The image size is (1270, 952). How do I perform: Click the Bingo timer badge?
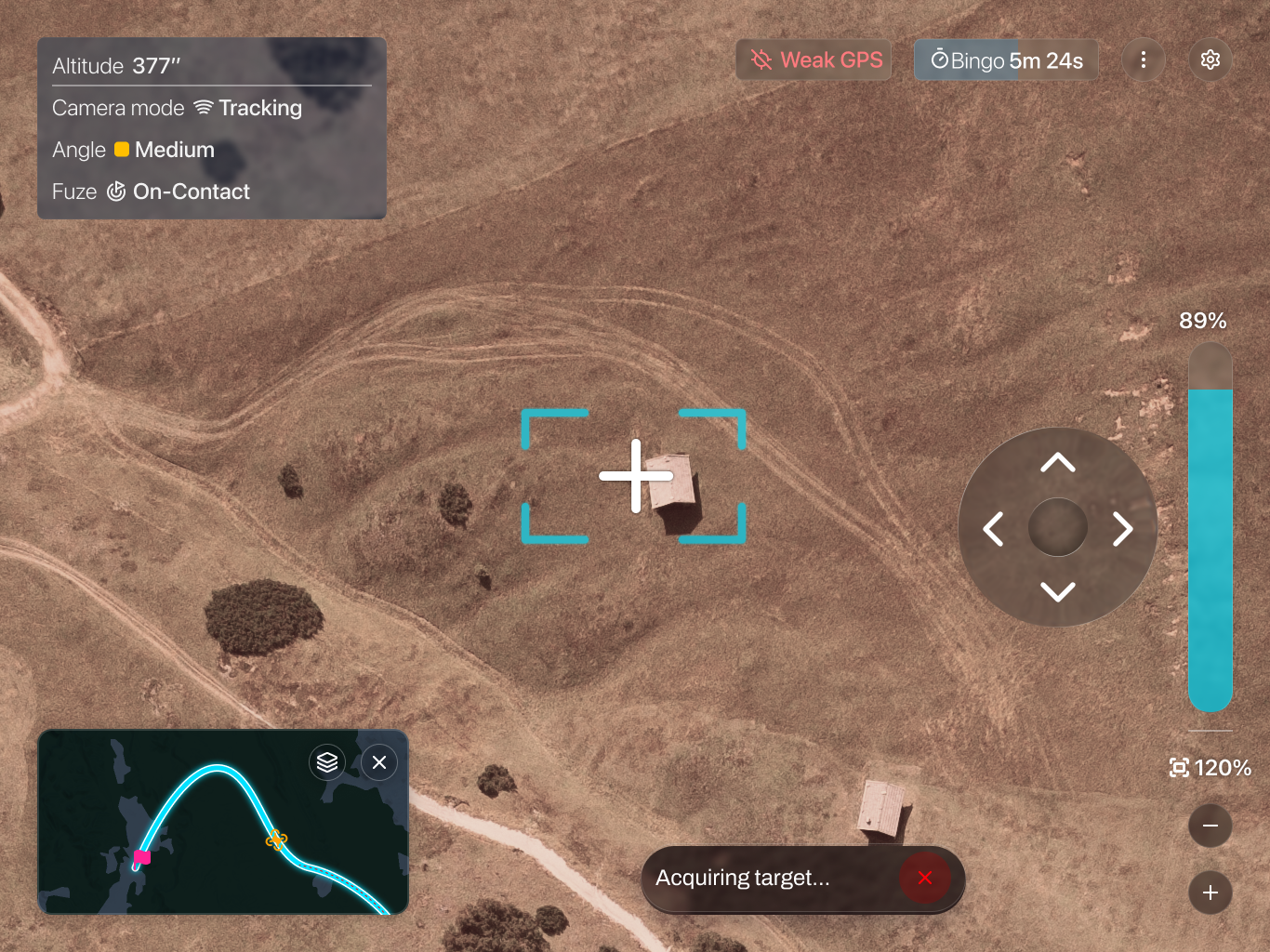click(1006, 60)
